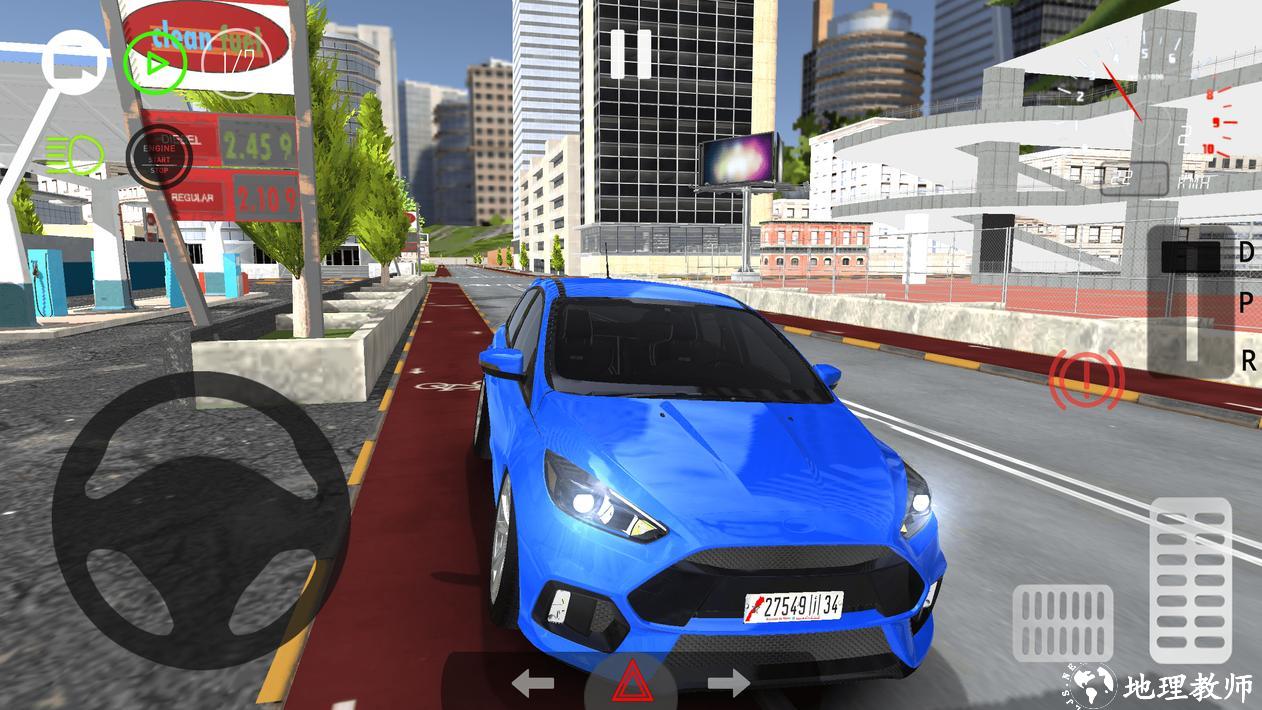Pause the game with the pause button
This screenshot has height=710, width=1262.
coord(631,54)
